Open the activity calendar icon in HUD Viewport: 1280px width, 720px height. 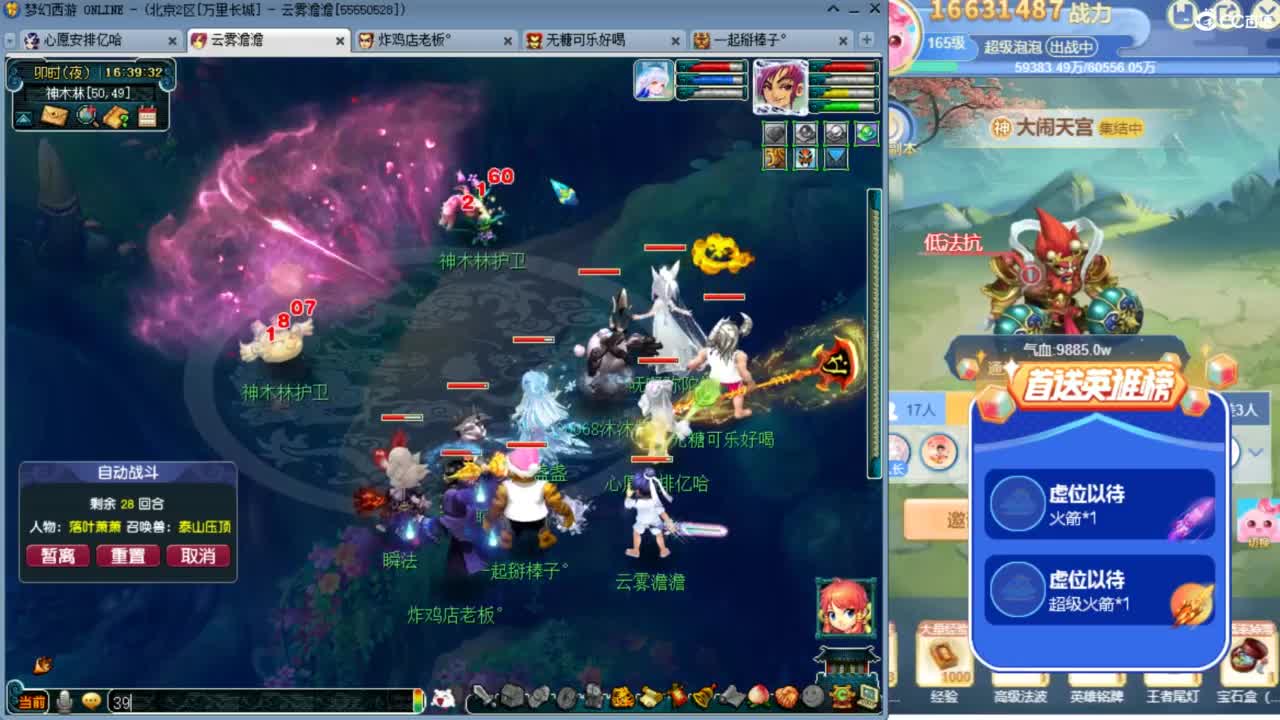pos(147,115)
